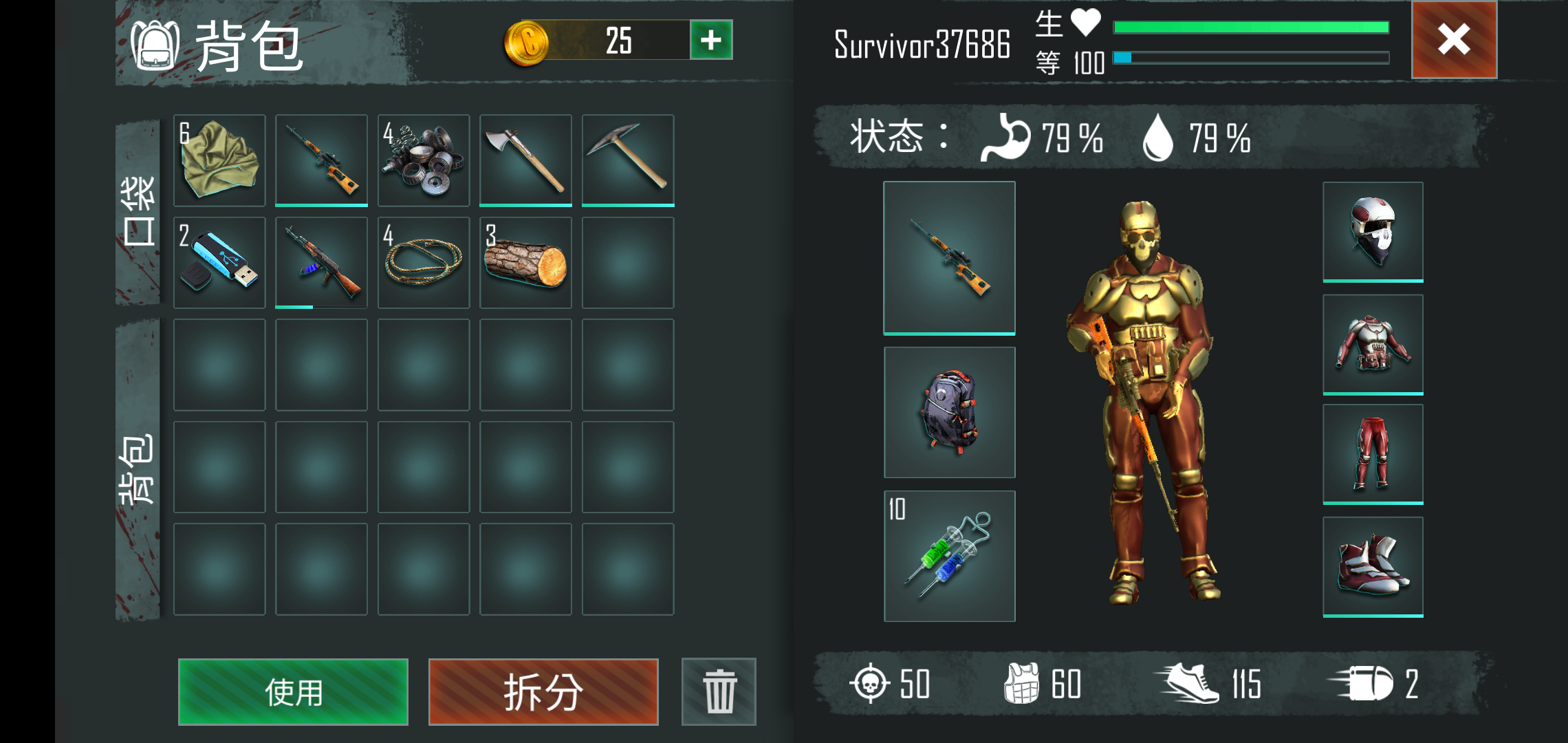Select the scoped sniper rifle in pocket

321,160
